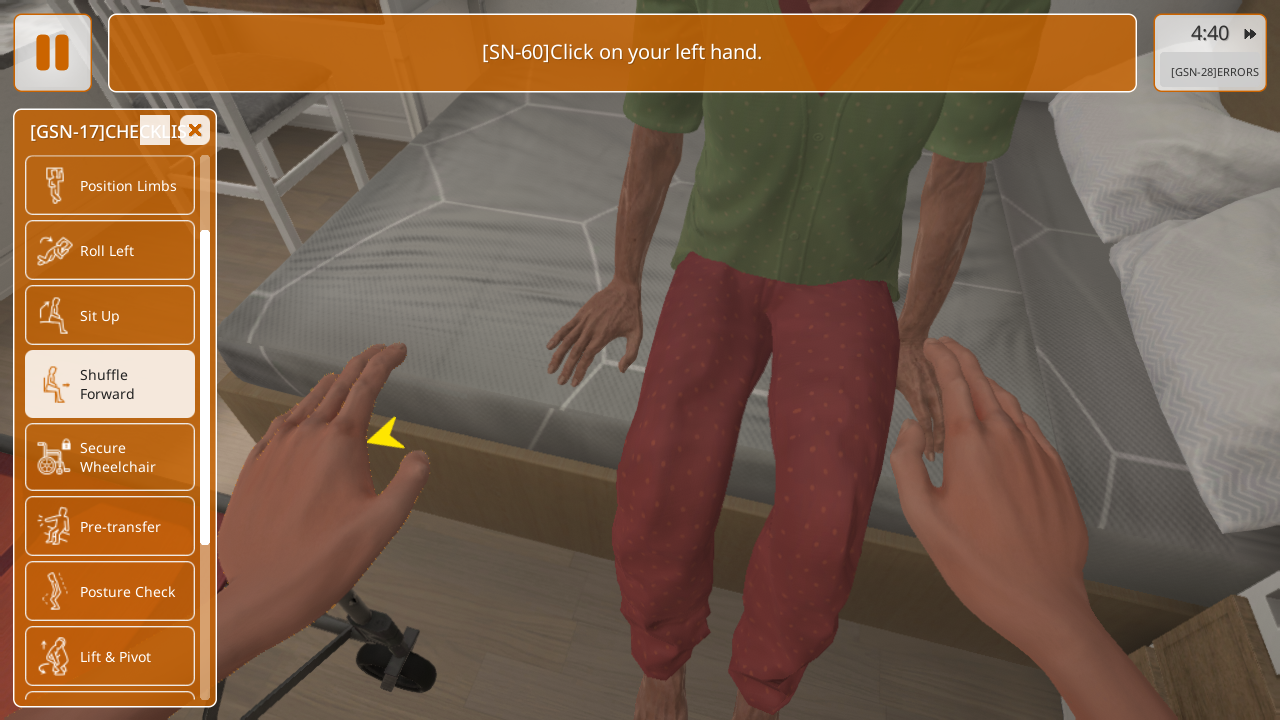Pause the simulation with the pause button
The image size is (1280, 720).
(x=52, y=53)
